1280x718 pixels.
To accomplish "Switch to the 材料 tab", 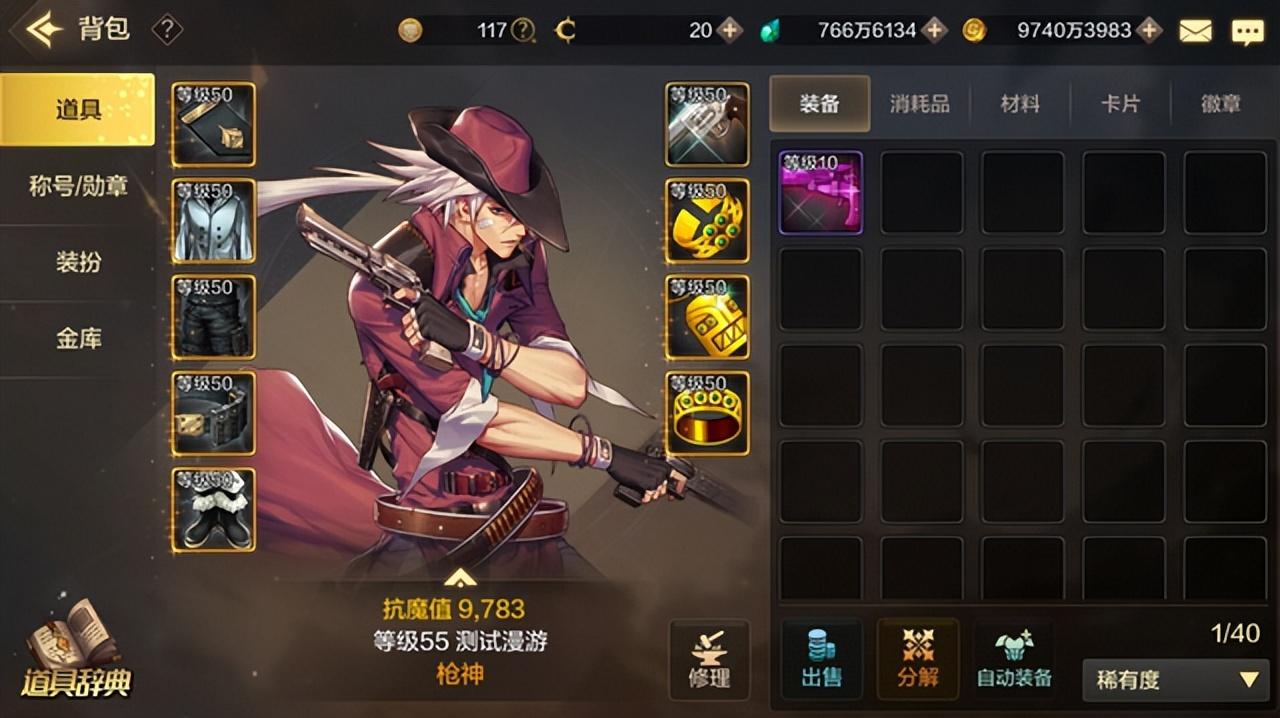I will pyautogui.click(x=1020, y=103).
